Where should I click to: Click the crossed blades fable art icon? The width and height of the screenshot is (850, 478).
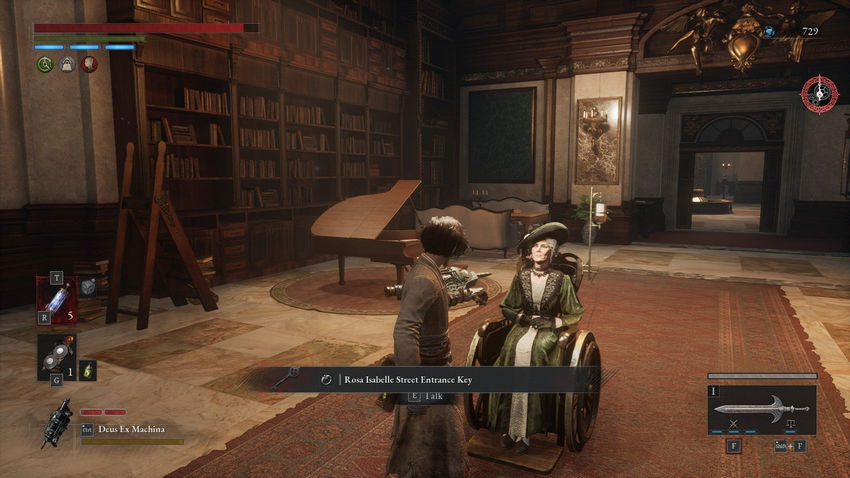tap(733, 423)
